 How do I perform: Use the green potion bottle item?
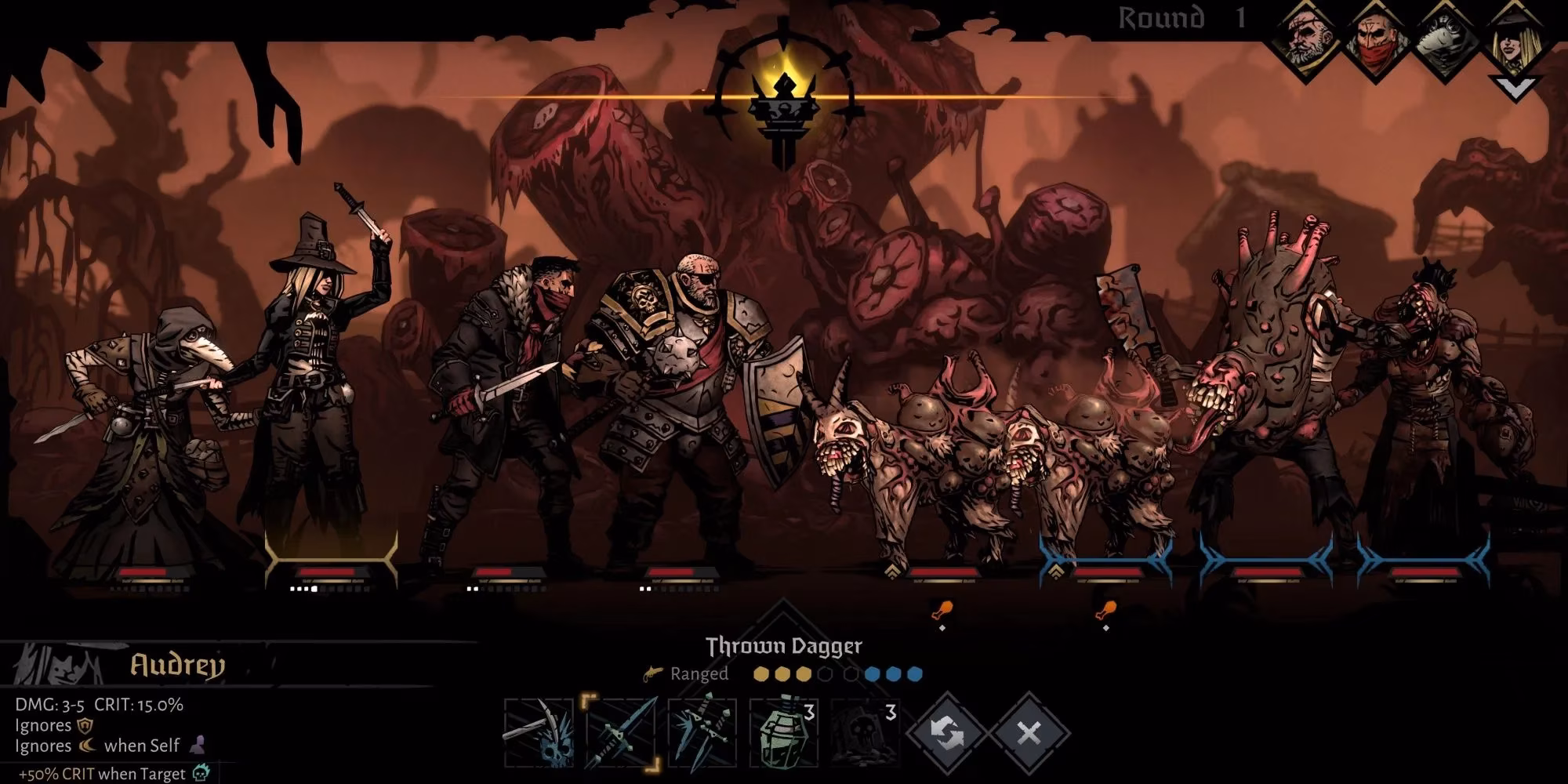pyautogui.click(x=783, y=734)
